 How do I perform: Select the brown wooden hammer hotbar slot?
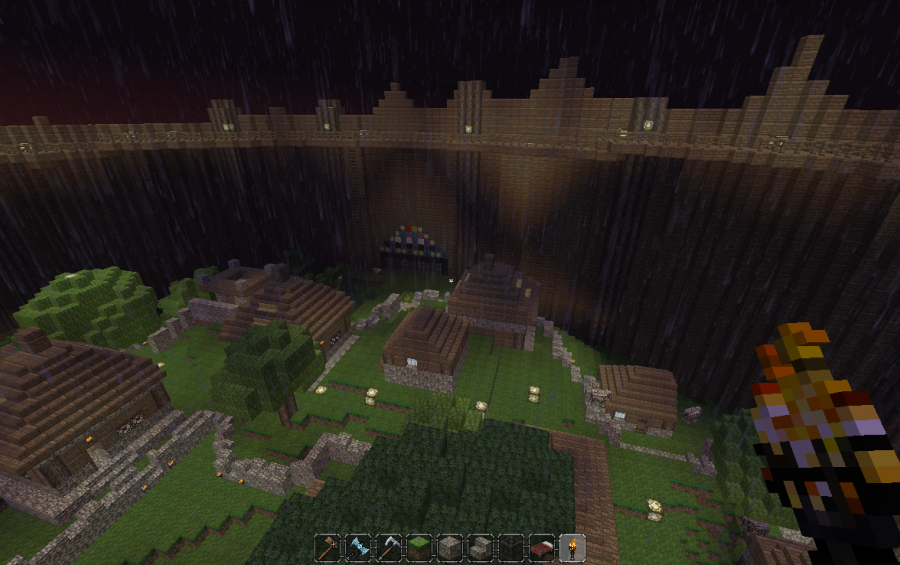328,548
